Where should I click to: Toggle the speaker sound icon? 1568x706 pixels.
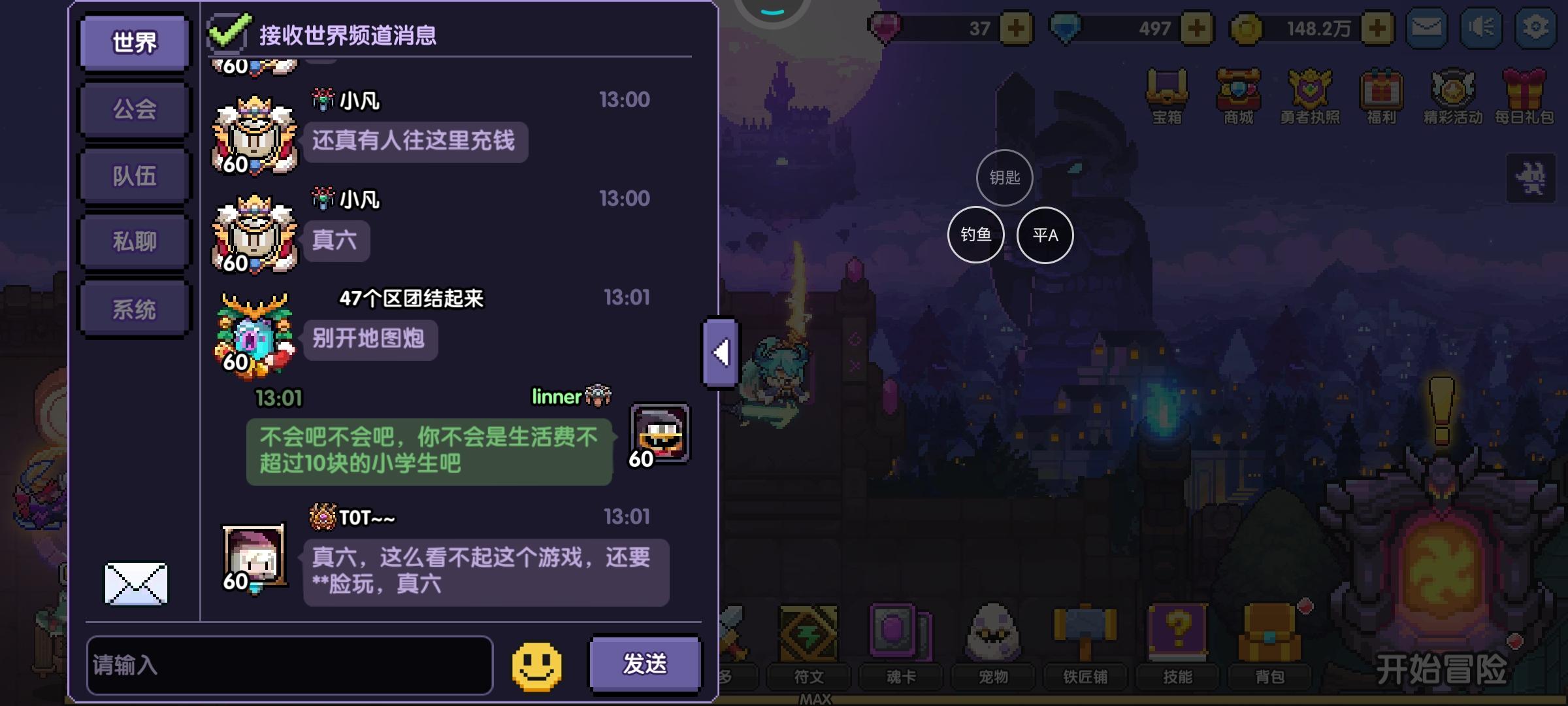click(1480, 27)
